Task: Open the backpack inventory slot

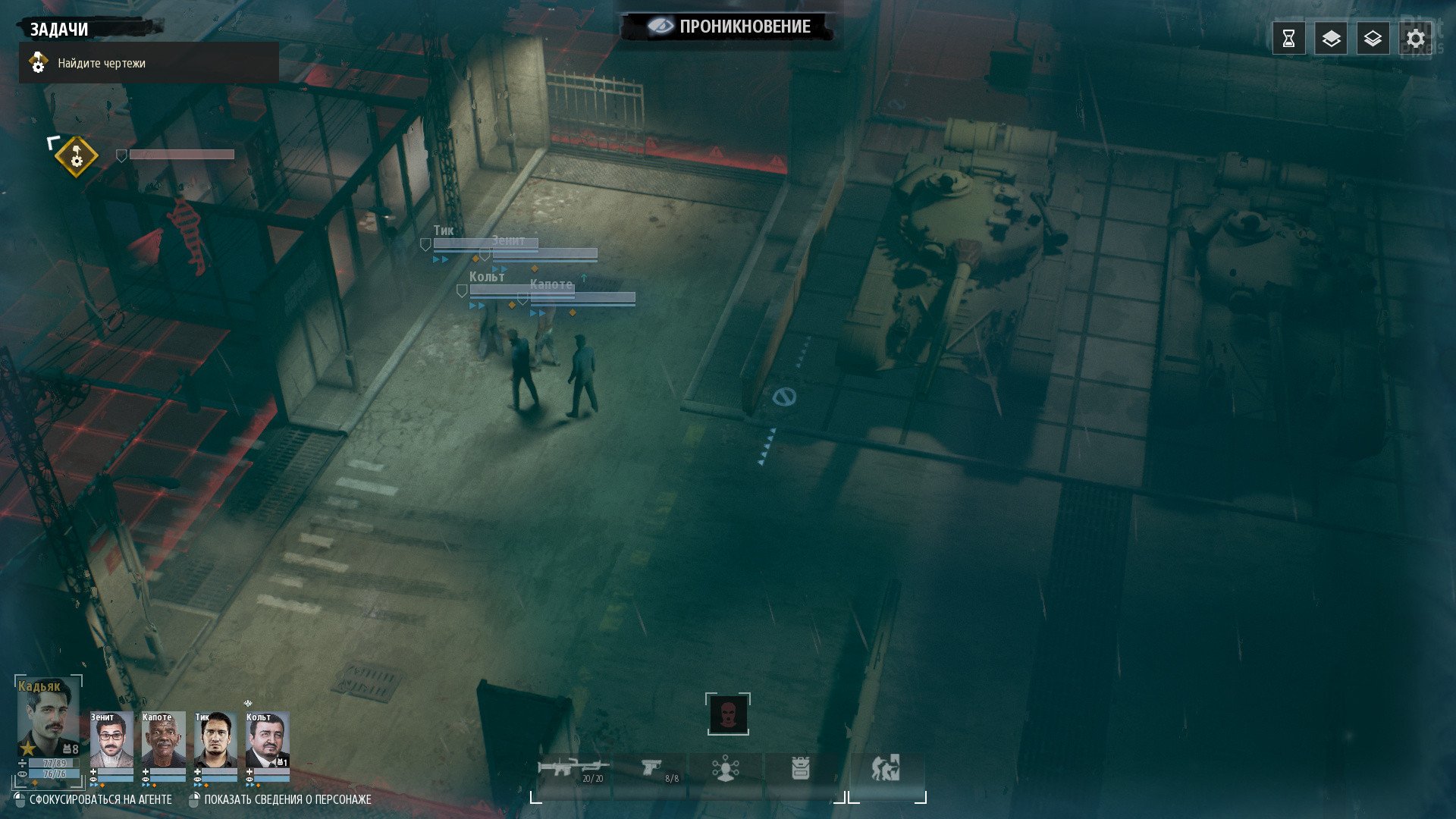Action: click(801, 770)
